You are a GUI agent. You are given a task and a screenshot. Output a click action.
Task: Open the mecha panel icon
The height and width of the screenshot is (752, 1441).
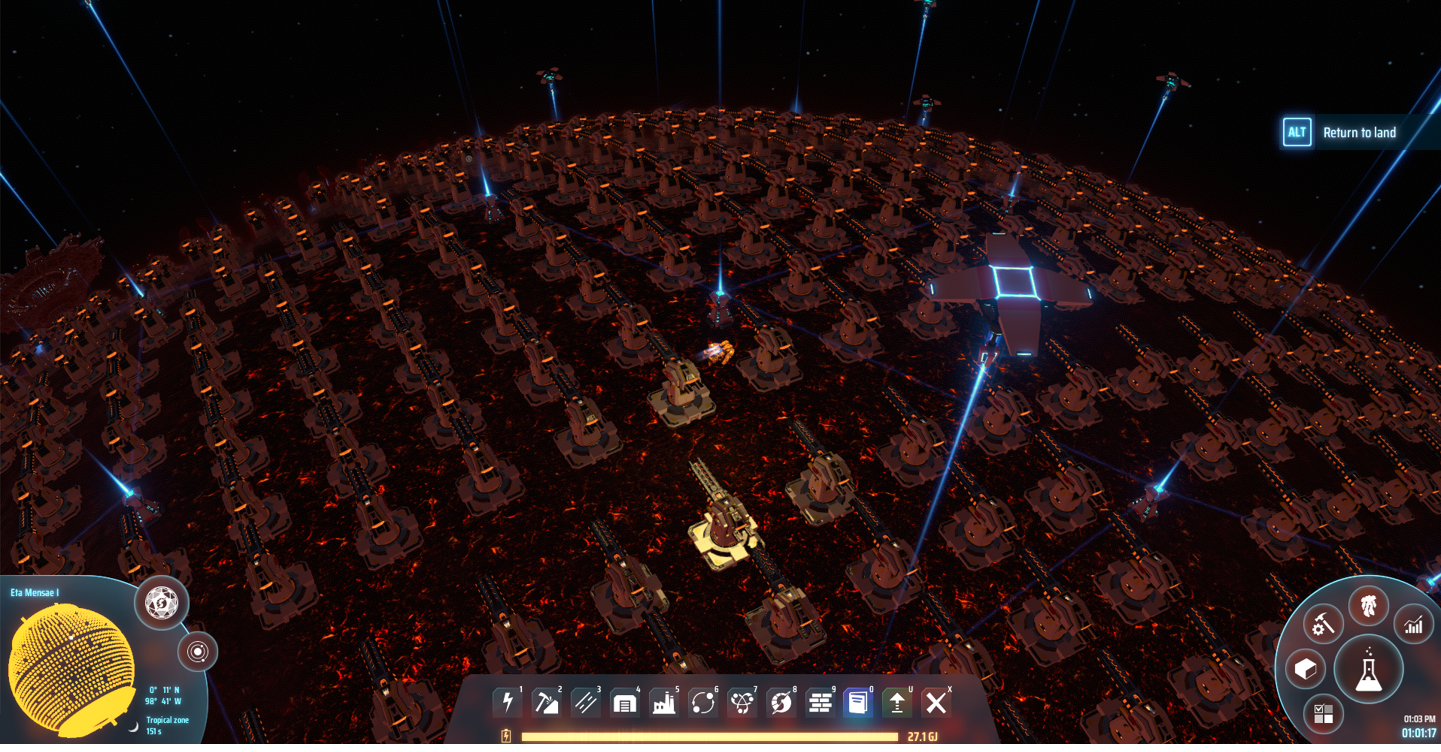[1368, 605]
